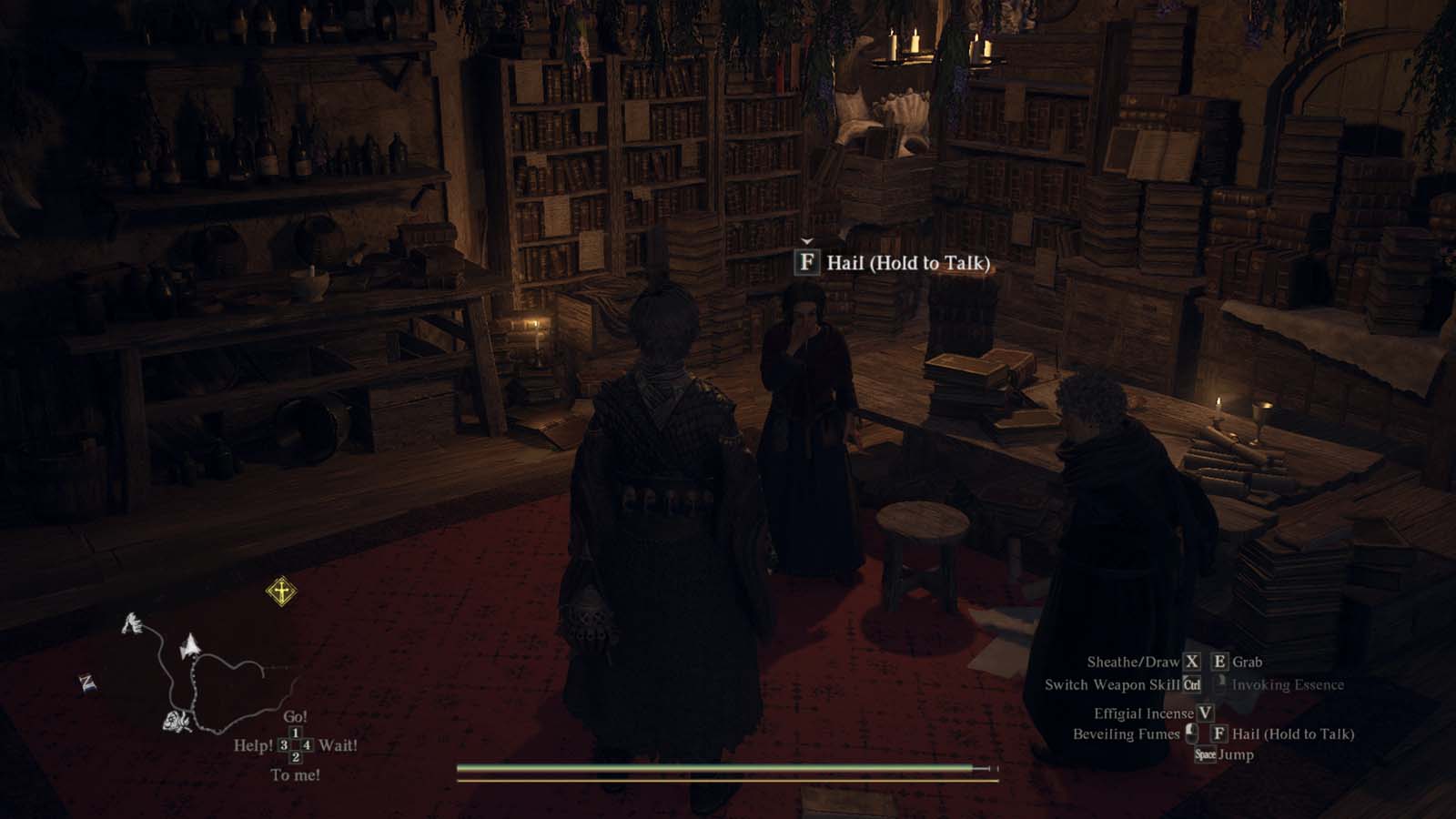1456x819 pixels.
Task: Click the Ctrl key Switch Weapon Skill icon
Action: tap(1192, 685)
